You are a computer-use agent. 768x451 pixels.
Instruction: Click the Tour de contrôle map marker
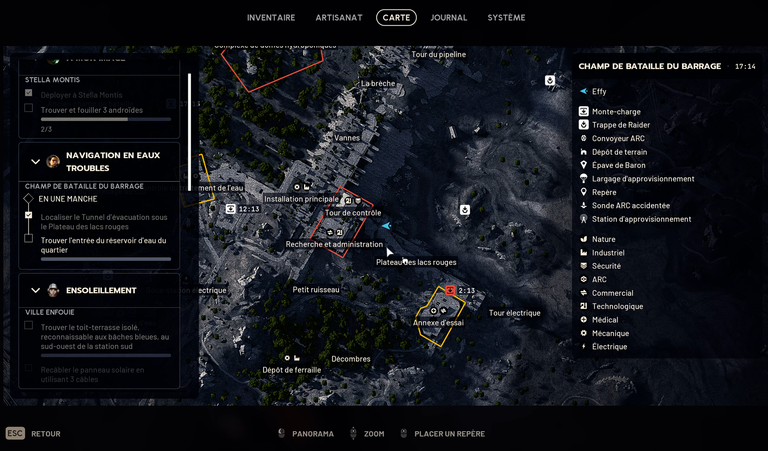[353, 212]
